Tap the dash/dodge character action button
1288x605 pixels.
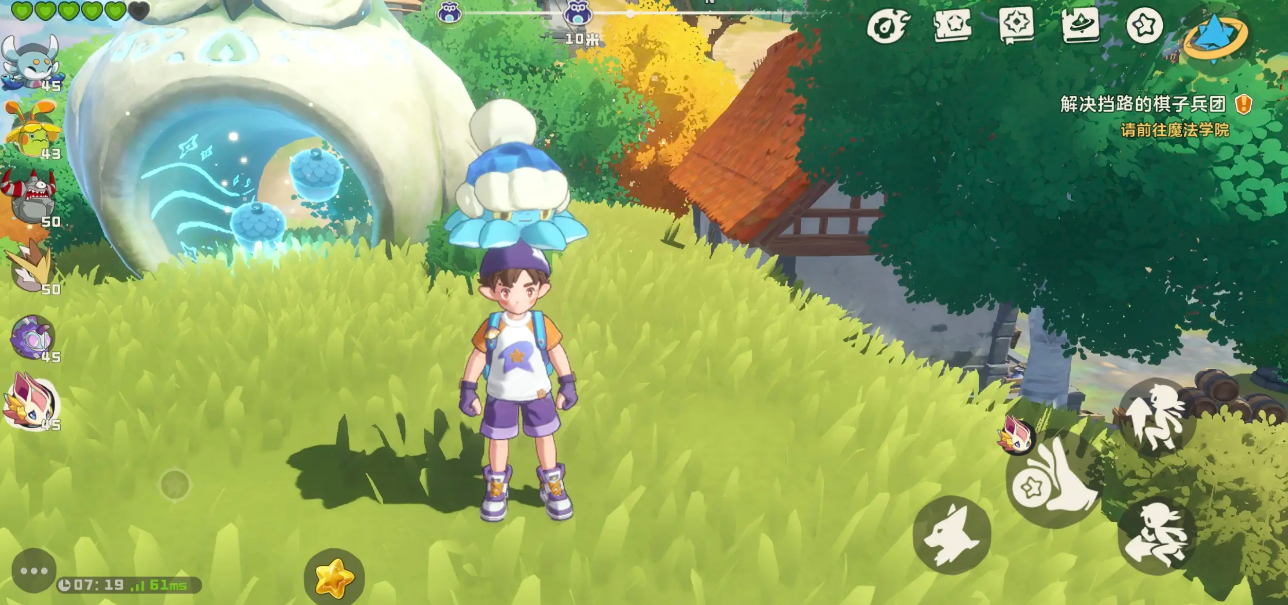[x=1157, y=535]
